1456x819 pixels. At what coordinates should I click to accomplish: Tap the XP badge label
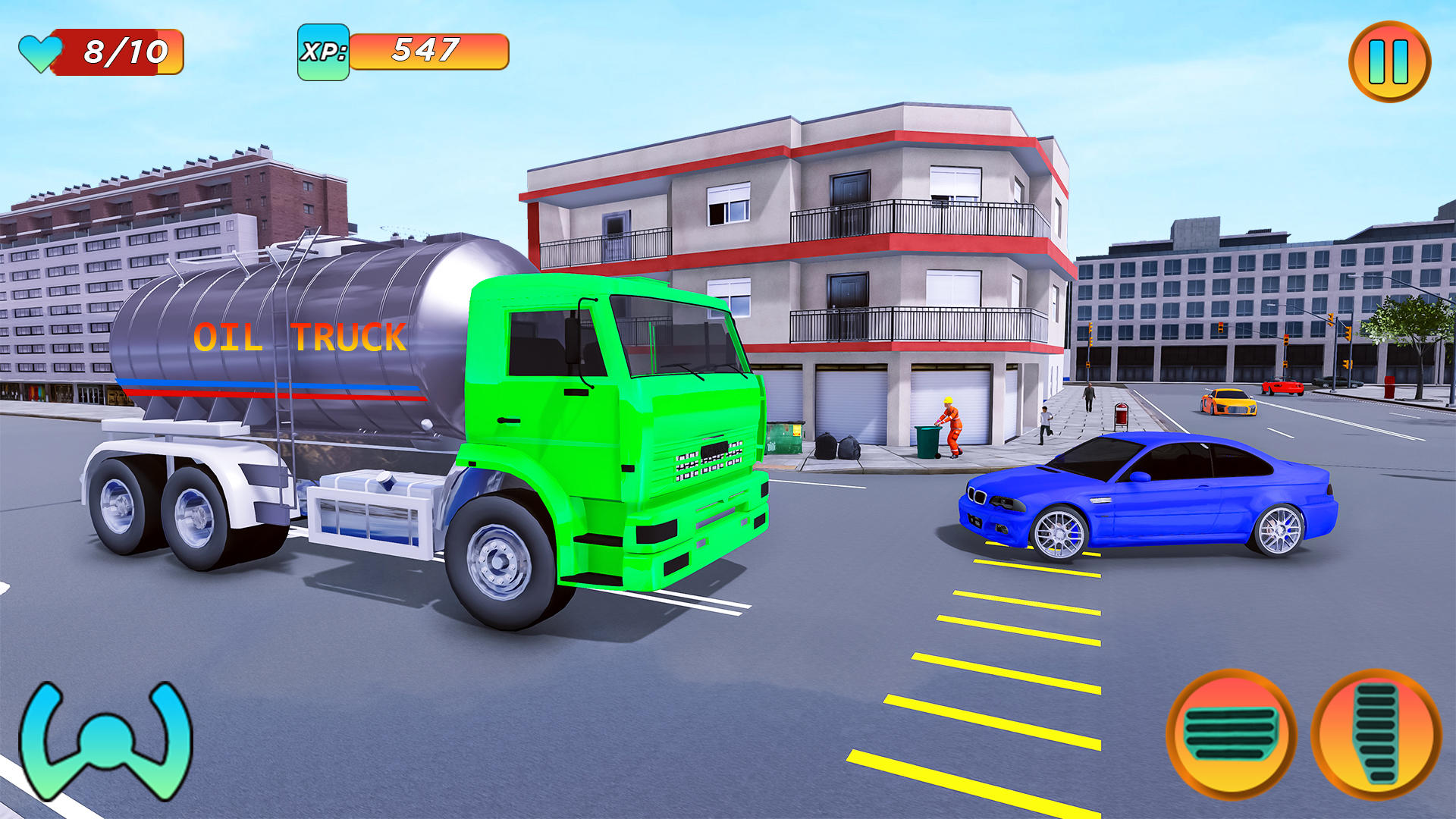click(x=325, y=52)
